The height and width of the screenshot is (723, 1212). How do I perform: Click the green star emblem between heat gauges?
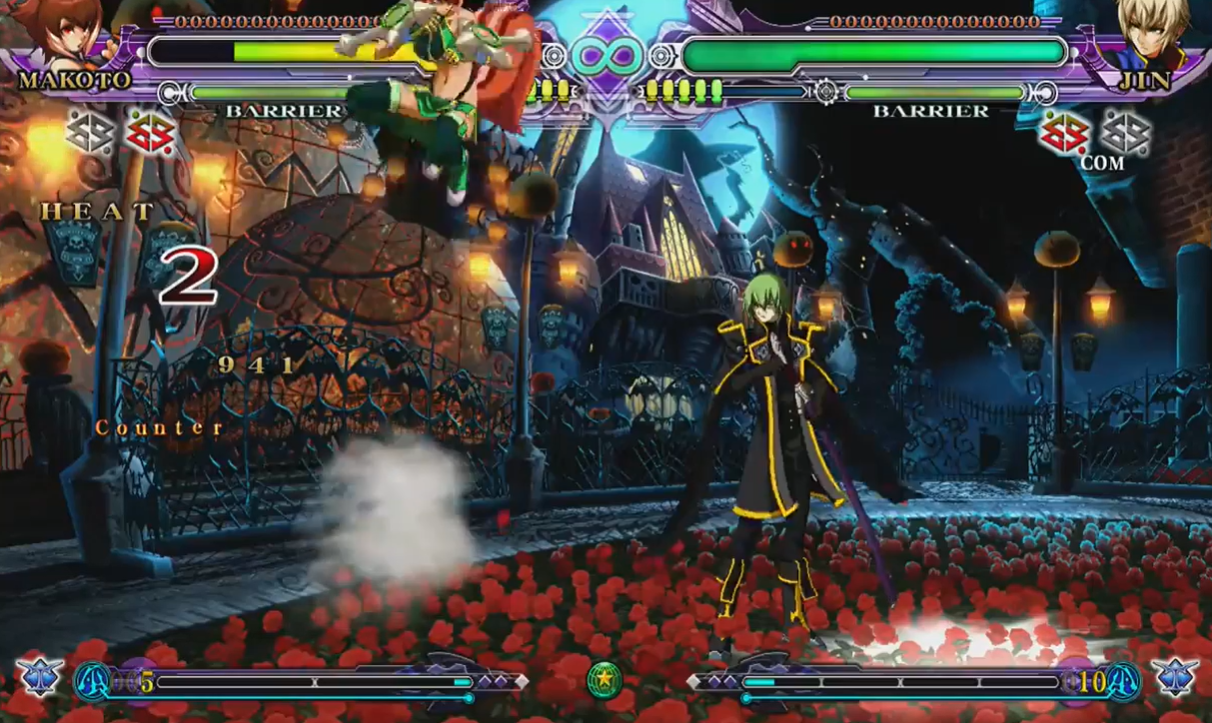[x=604, y=680]
